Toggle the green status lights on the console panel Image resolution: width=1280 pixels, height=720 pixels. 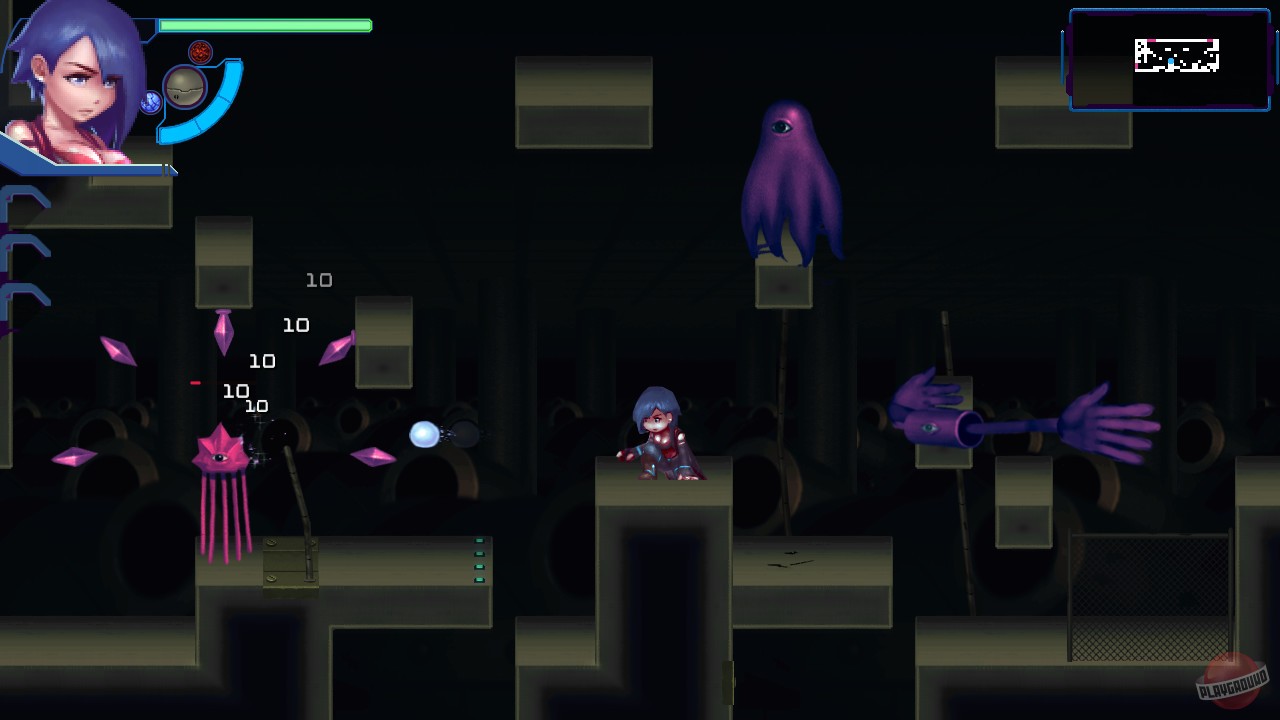pos(478,560)
